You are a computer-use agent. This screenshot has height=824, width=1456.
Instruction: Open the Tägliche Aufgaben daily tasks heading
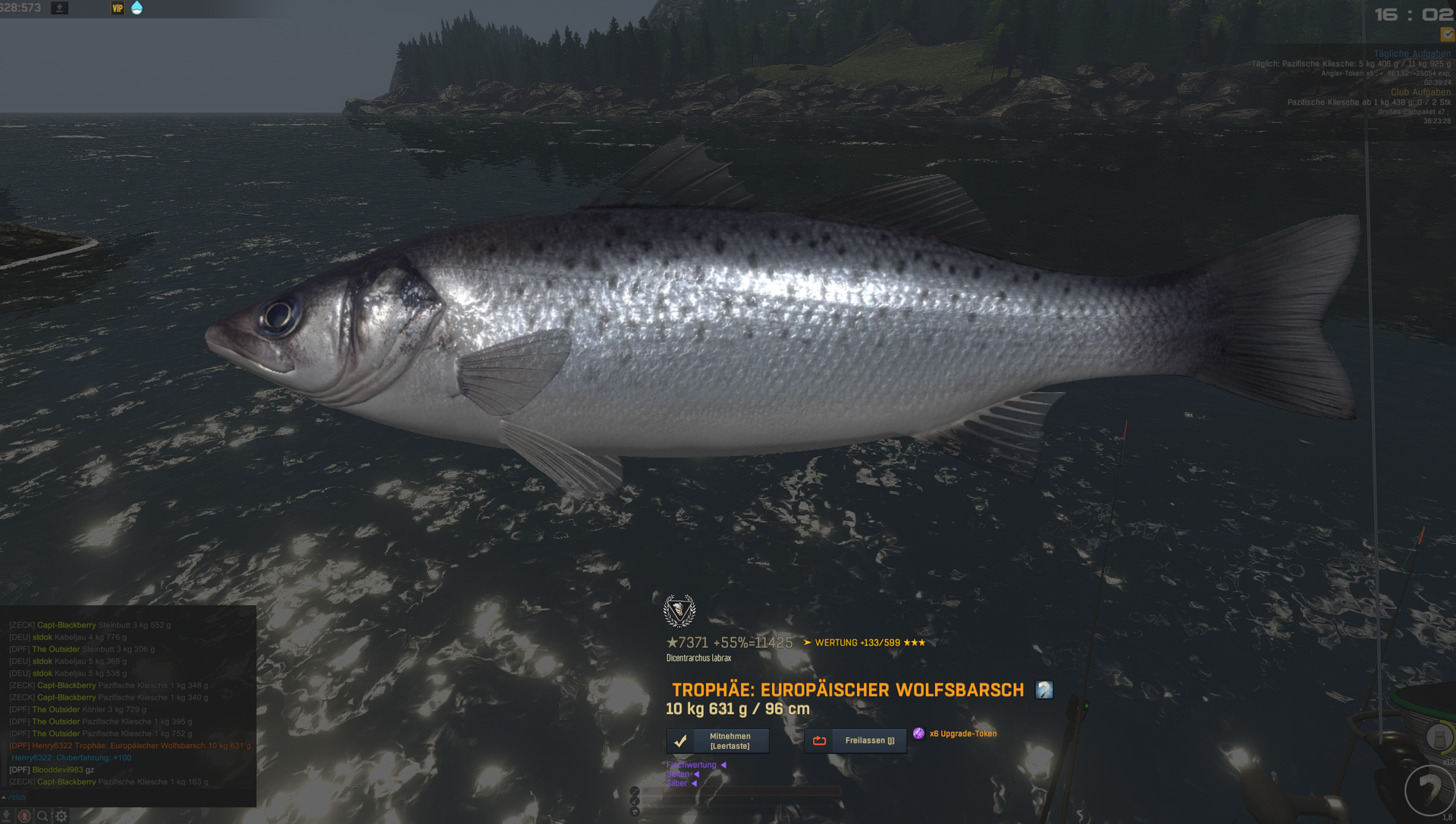coord(1411,54)
